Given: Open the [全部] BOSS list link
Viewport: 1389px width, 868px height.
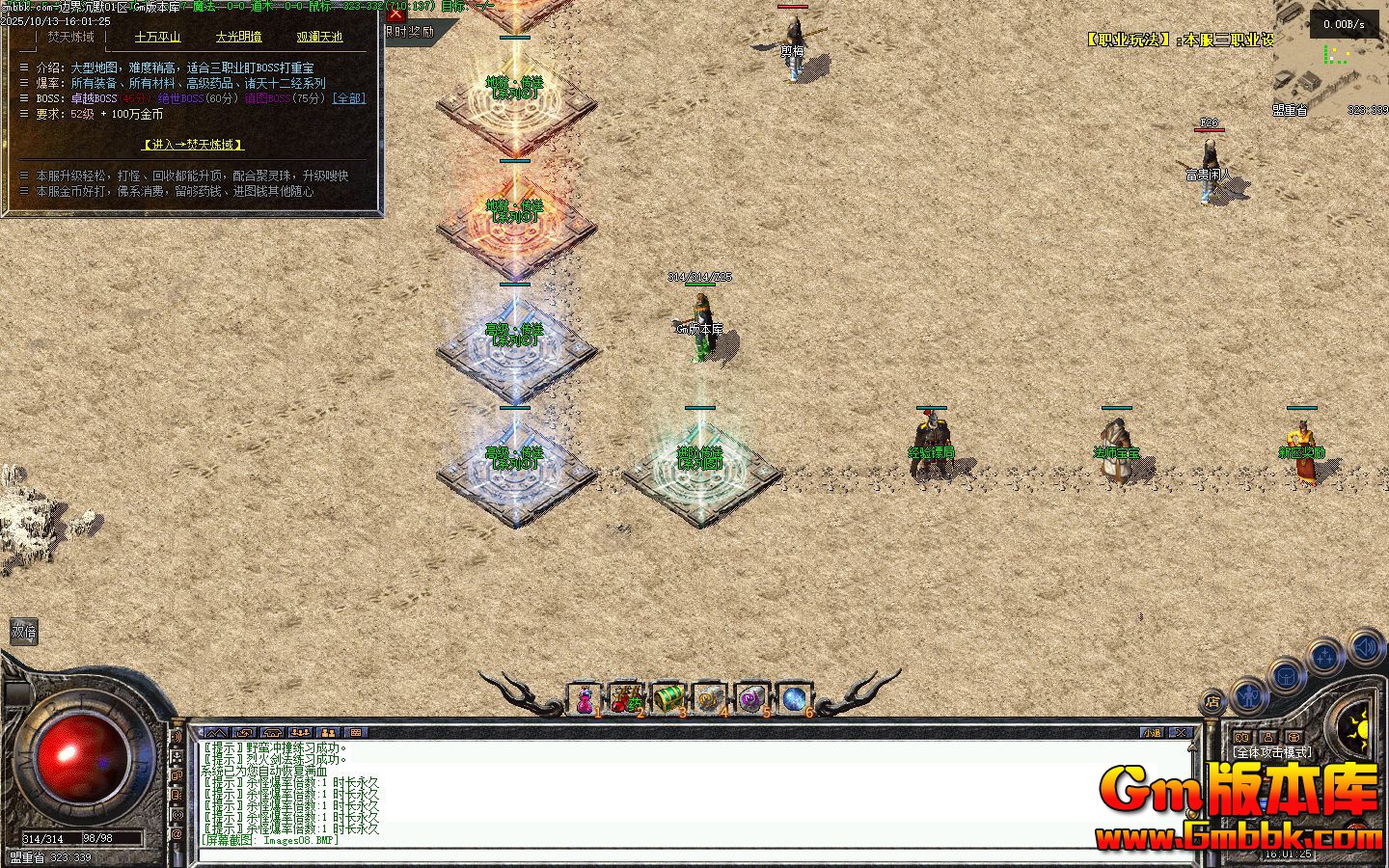Looking at the screenshot, I should click(348, 98).
